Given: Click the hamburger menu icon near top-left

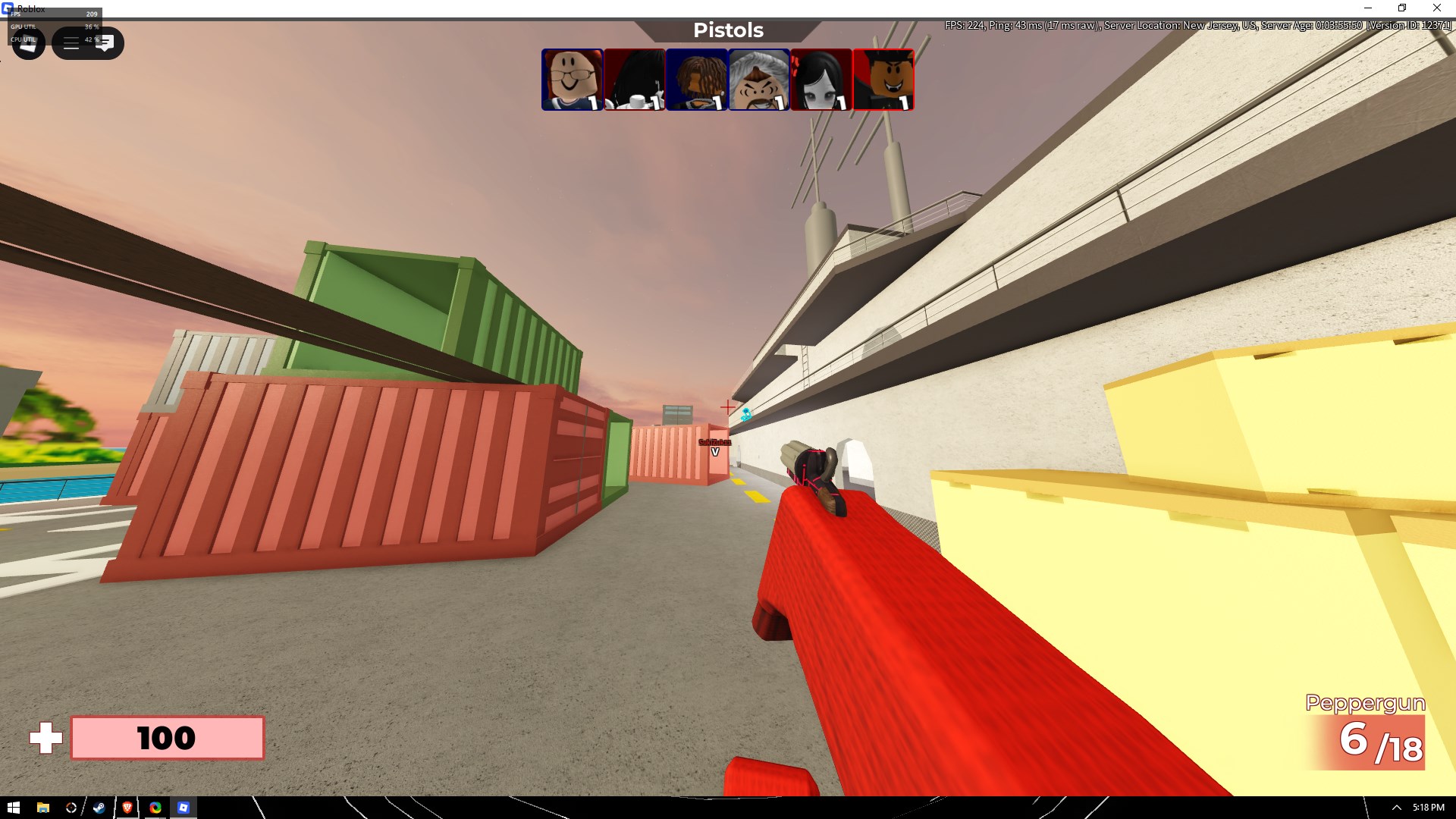Looking at the screenshot, I should (71, 42).
